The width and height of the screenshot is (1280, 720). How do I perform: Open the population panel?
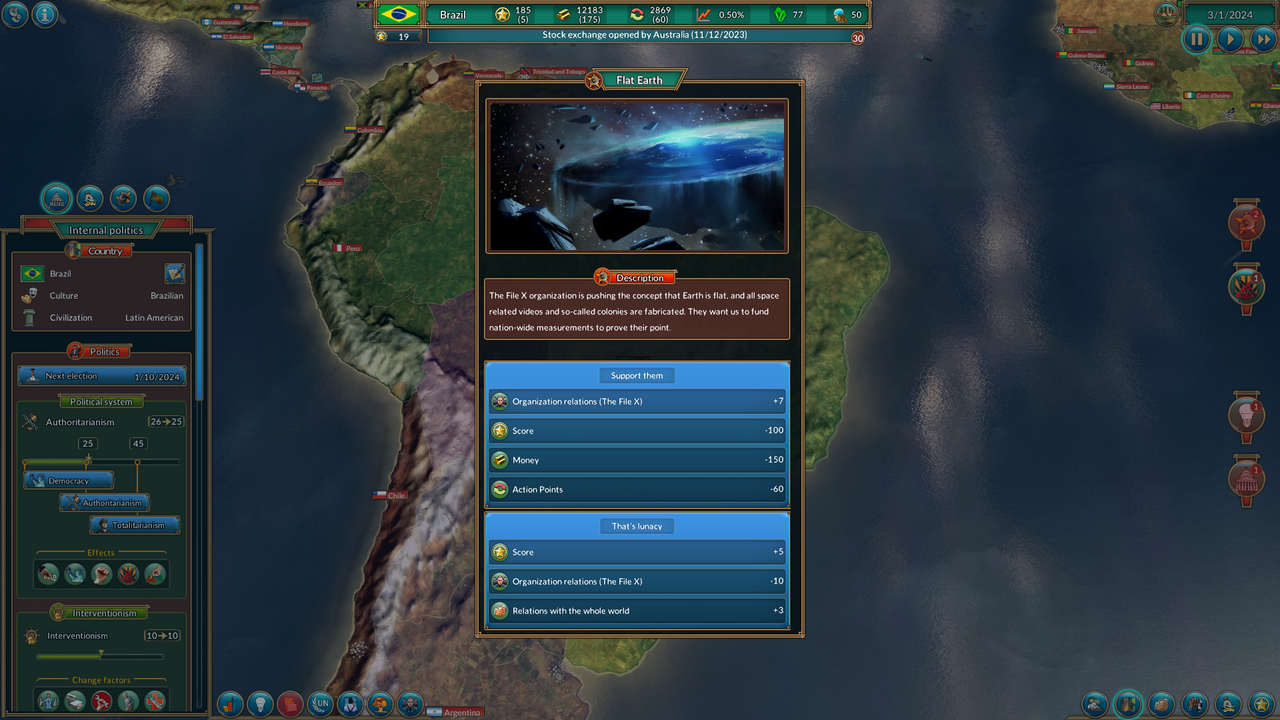coord(1193,704)
